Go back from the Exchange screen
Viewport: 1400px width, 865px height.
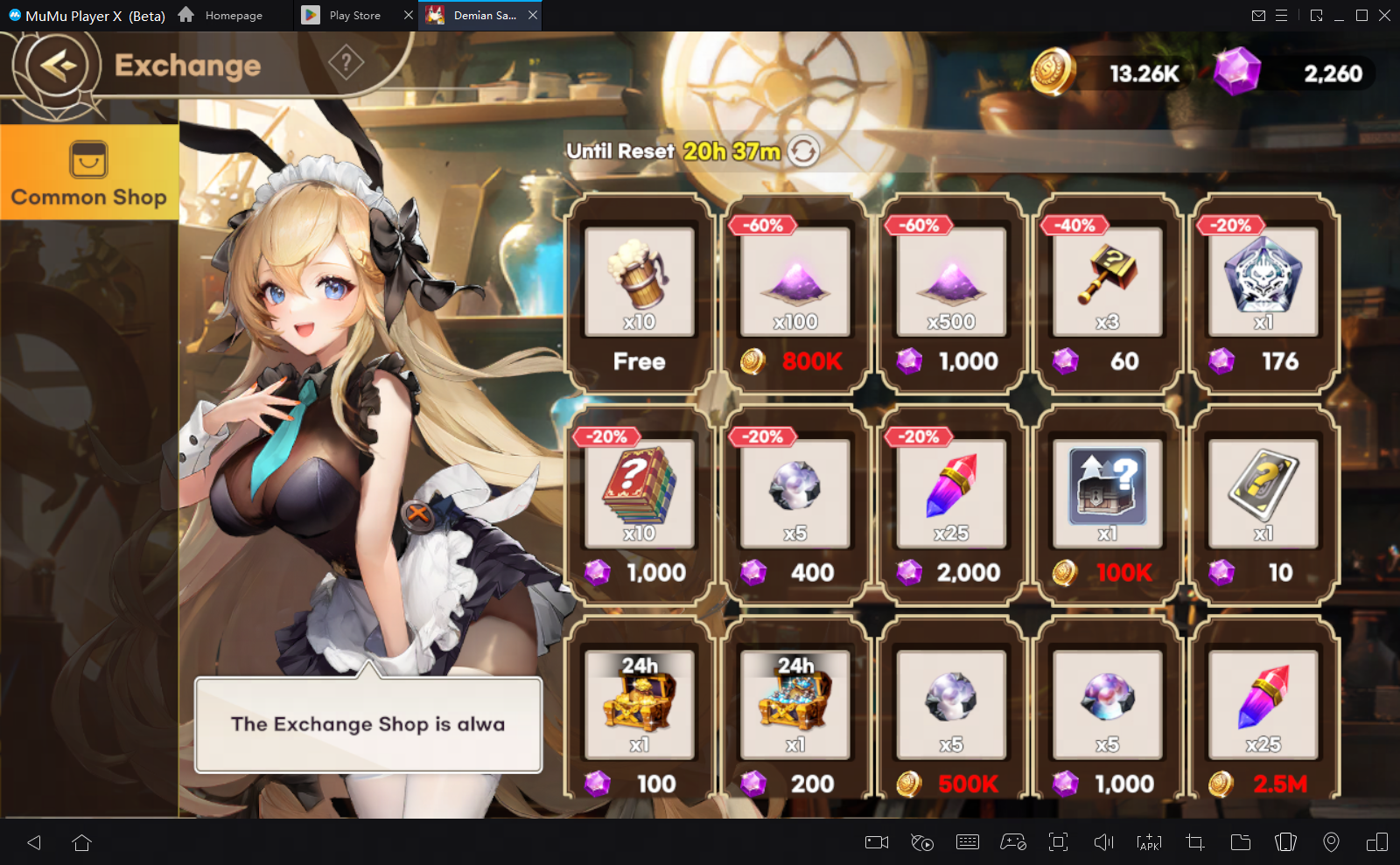tap(58, 66)
